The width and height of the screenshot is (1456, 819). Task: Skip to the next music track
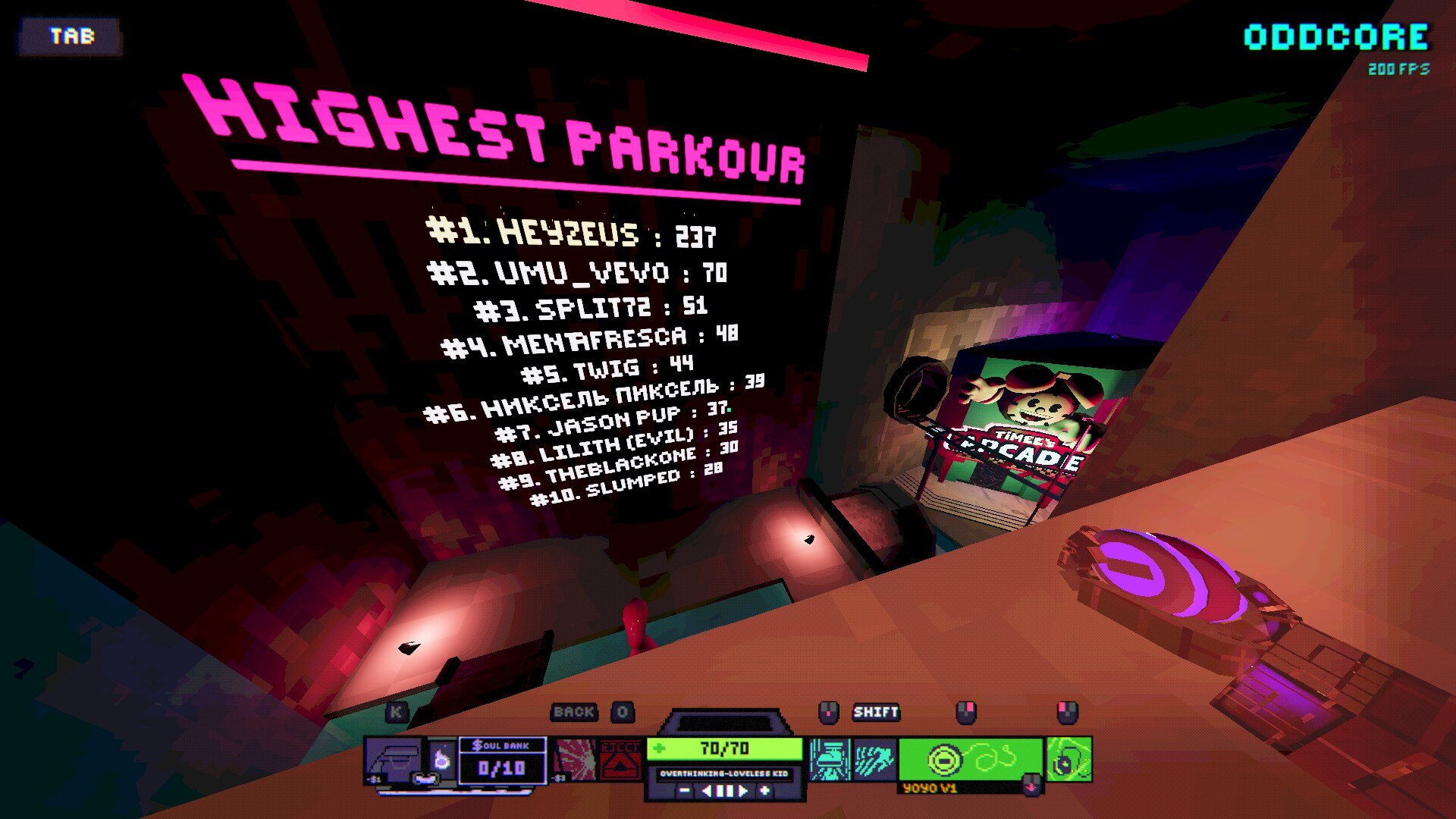pos(743,791)
